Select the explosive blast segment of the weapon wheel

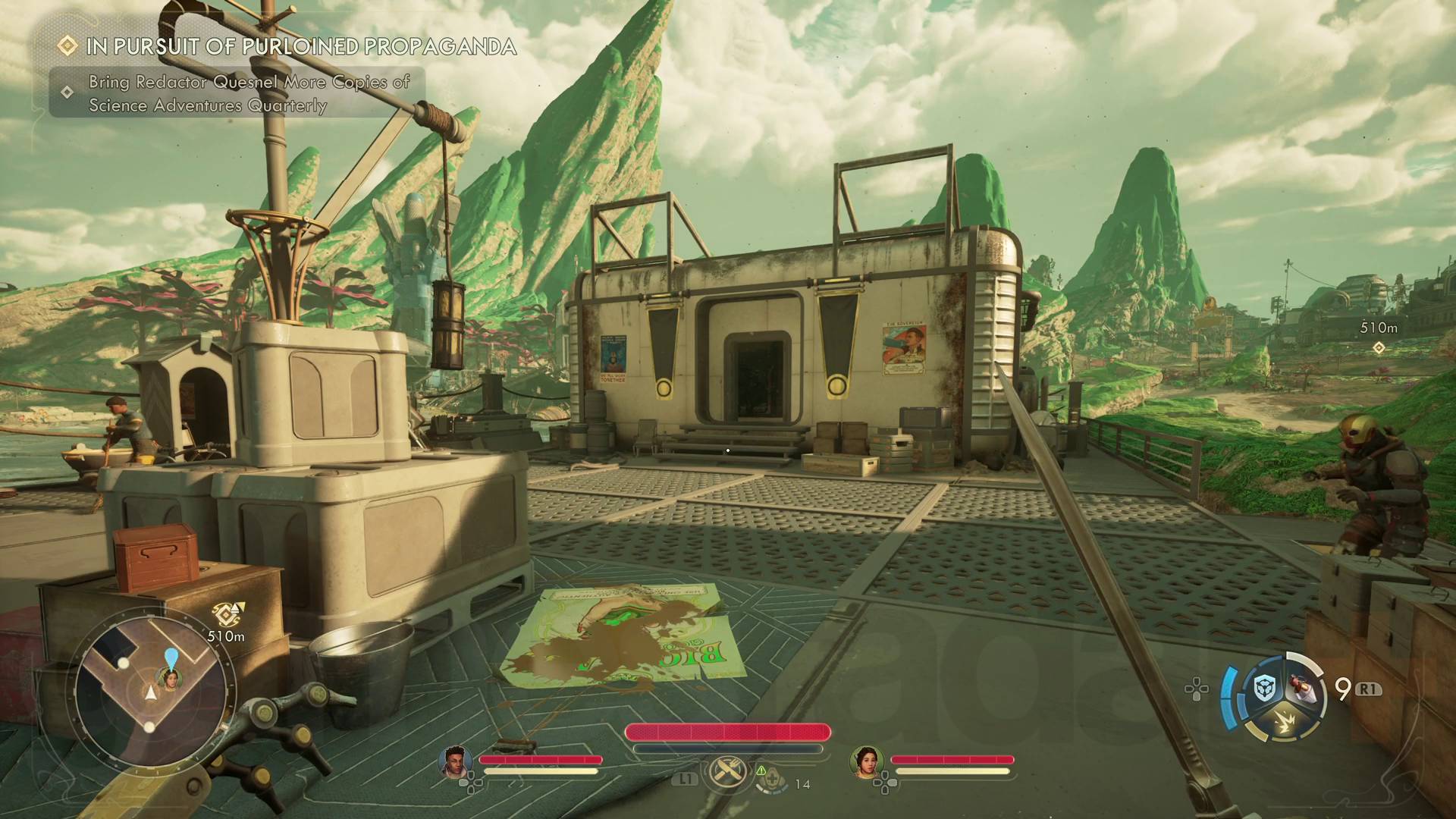[1284, 721]
